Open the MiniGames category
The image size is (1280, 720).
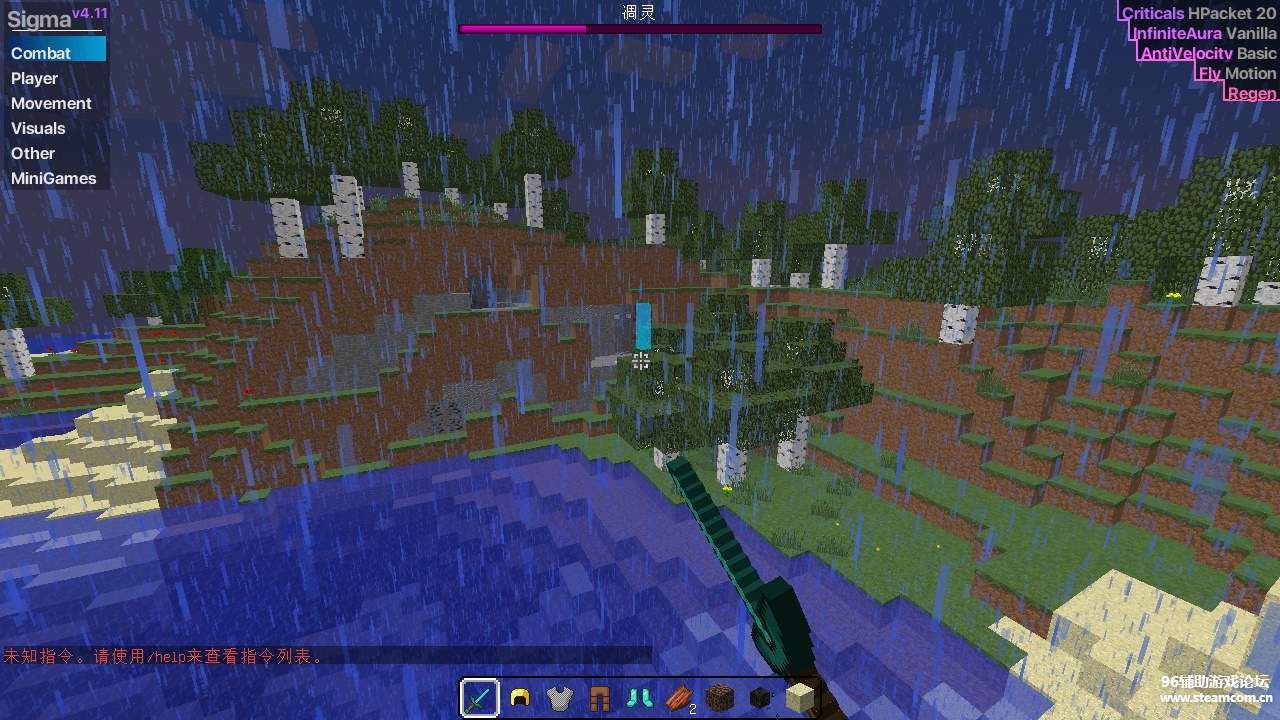coord(54,178)
